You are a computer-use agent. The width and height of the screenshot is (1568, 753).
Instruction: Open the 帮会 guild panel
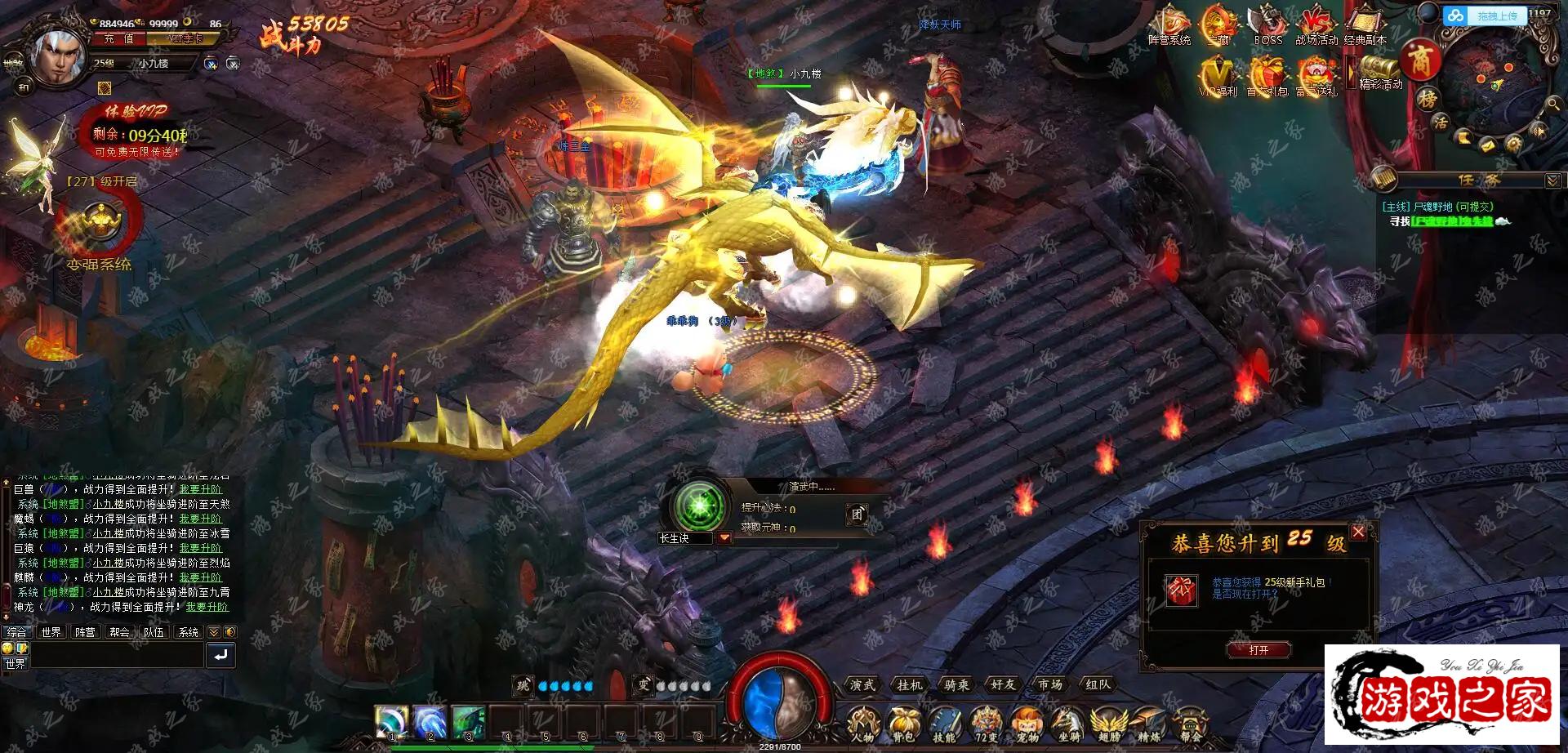pyautogui.click(x=1190, y=724)
